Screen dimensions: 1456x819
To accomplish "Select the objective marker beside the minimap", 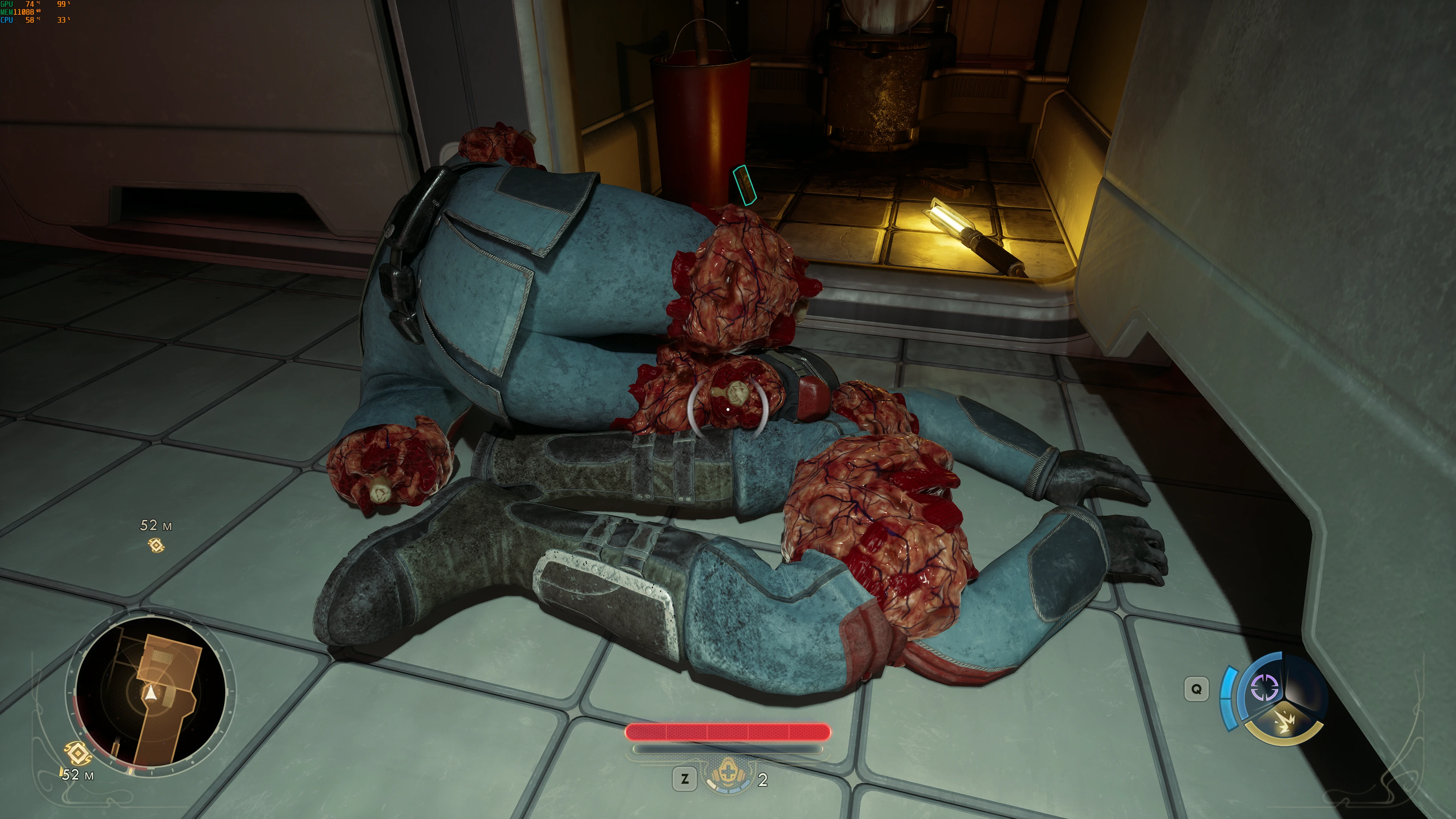I will (78, 753).
